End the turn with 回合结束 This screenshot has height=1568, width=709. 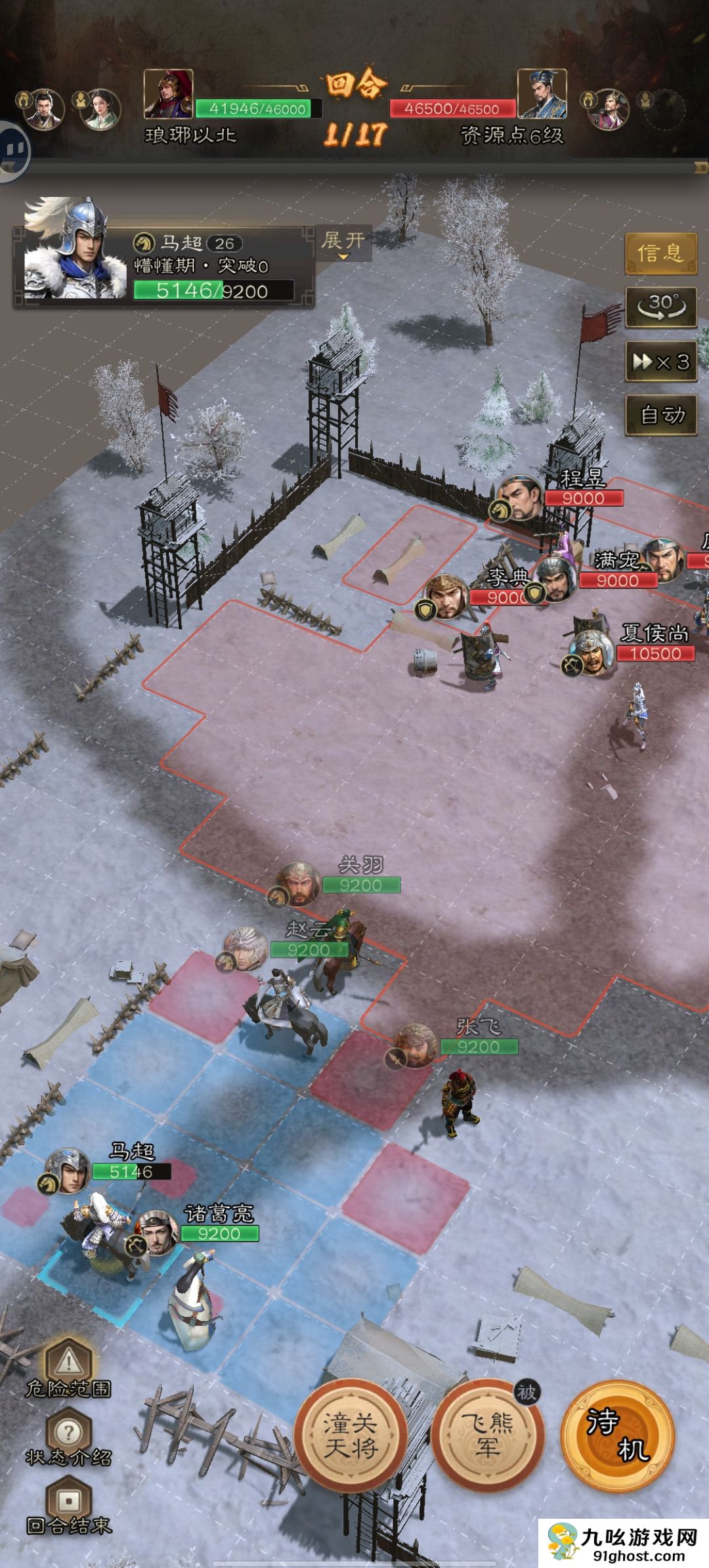68,1508
